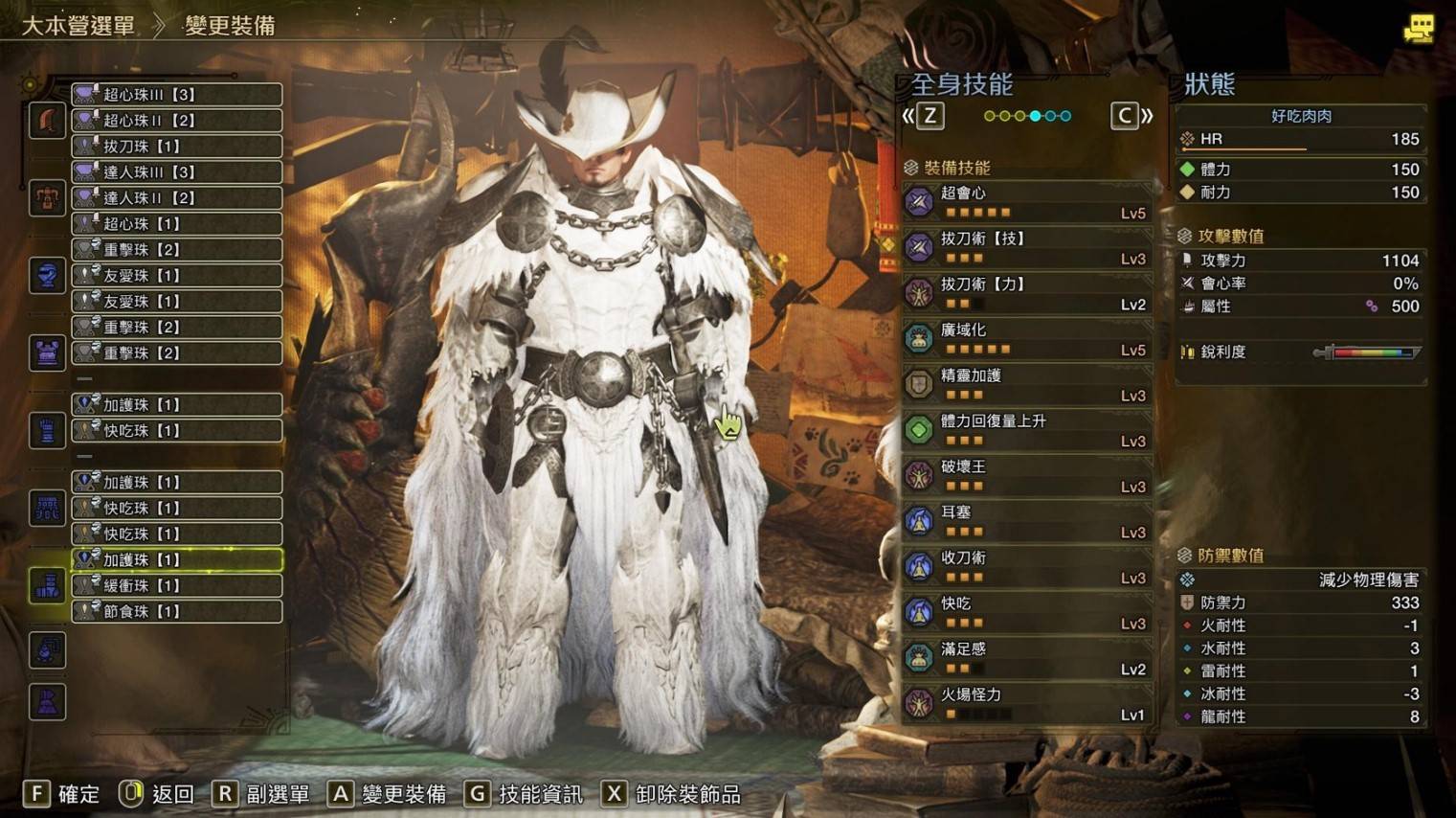The image size is (1456, 818).
Task: Select the 節食珠【1】 decoration slot
Action: point(176,611)
